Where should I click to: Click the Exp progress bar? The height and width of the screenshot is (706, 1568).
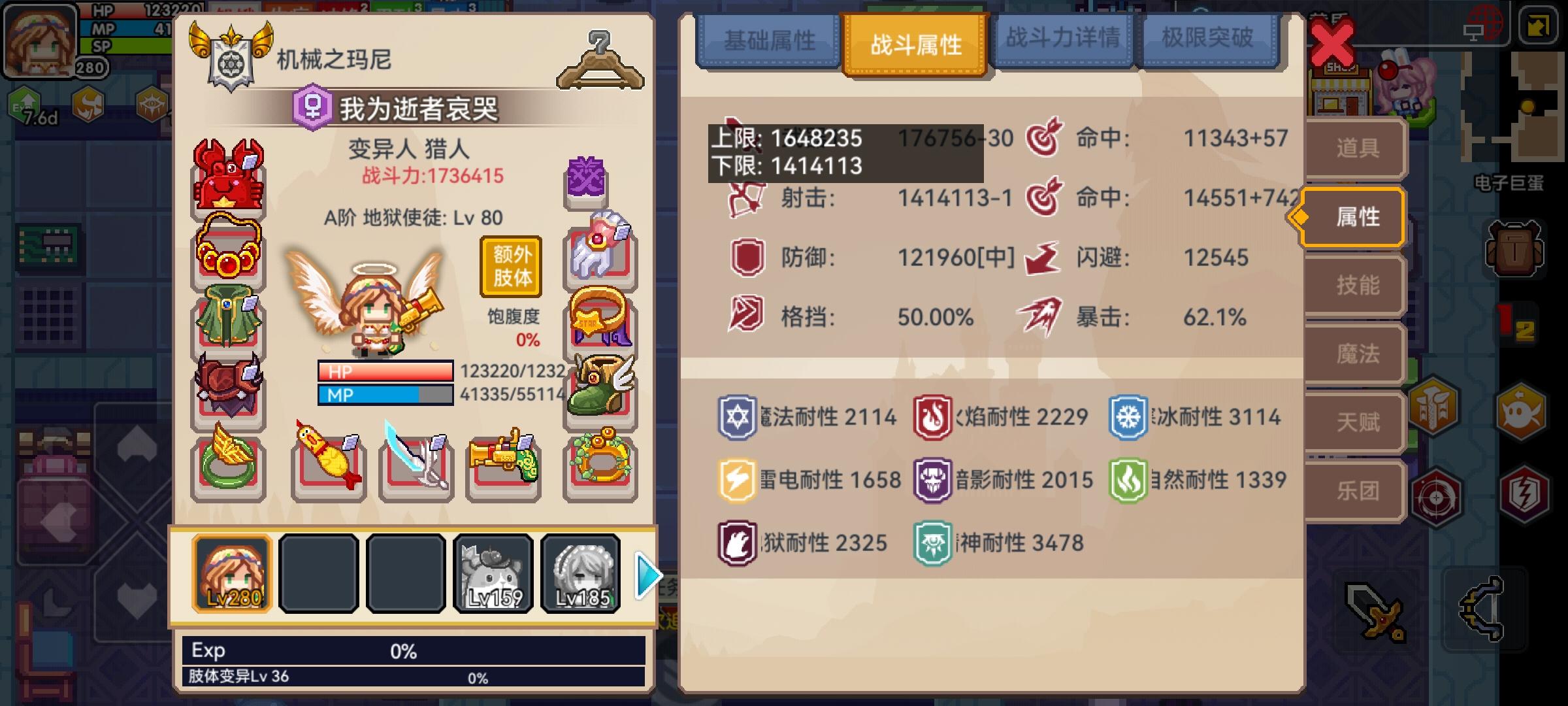click(x=418, y=650)
